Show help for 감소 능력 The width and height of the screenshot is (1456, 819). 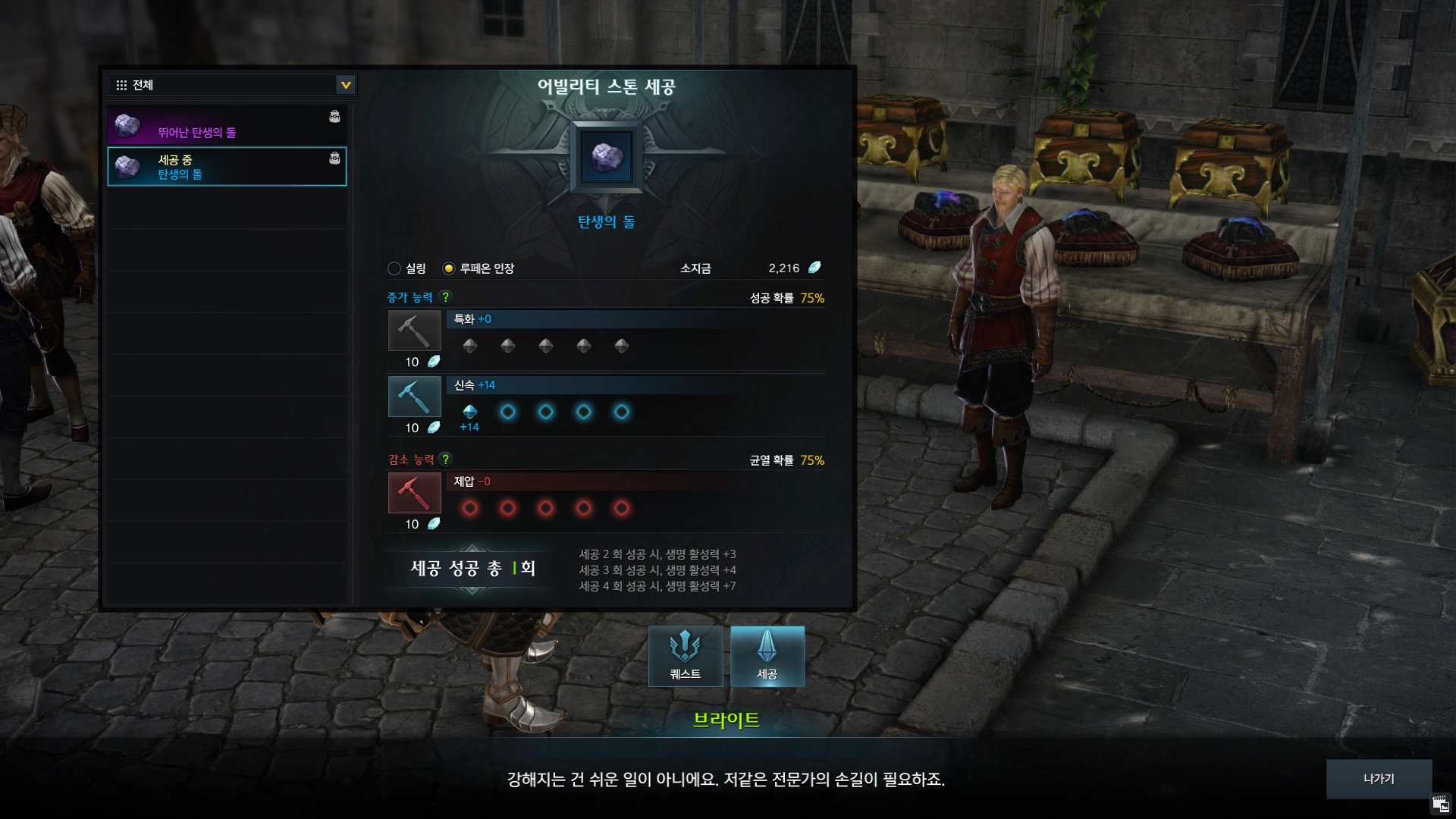pyautogui.click(x=446, y=460)
